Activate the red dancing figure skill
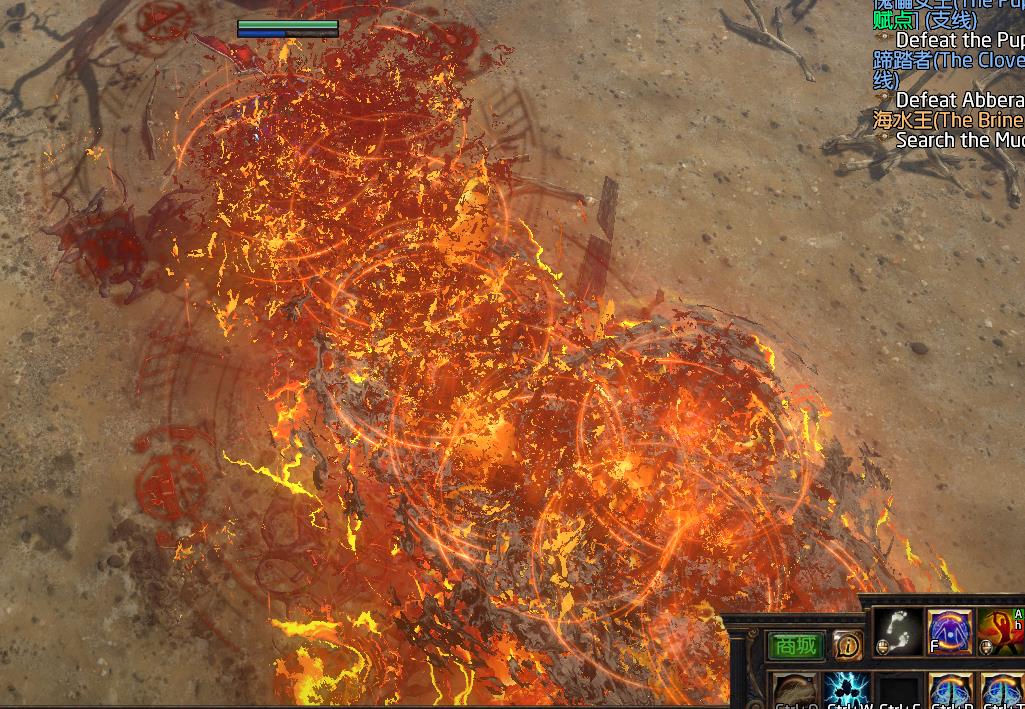1025x709 pixels. (x=1000, y=632)
